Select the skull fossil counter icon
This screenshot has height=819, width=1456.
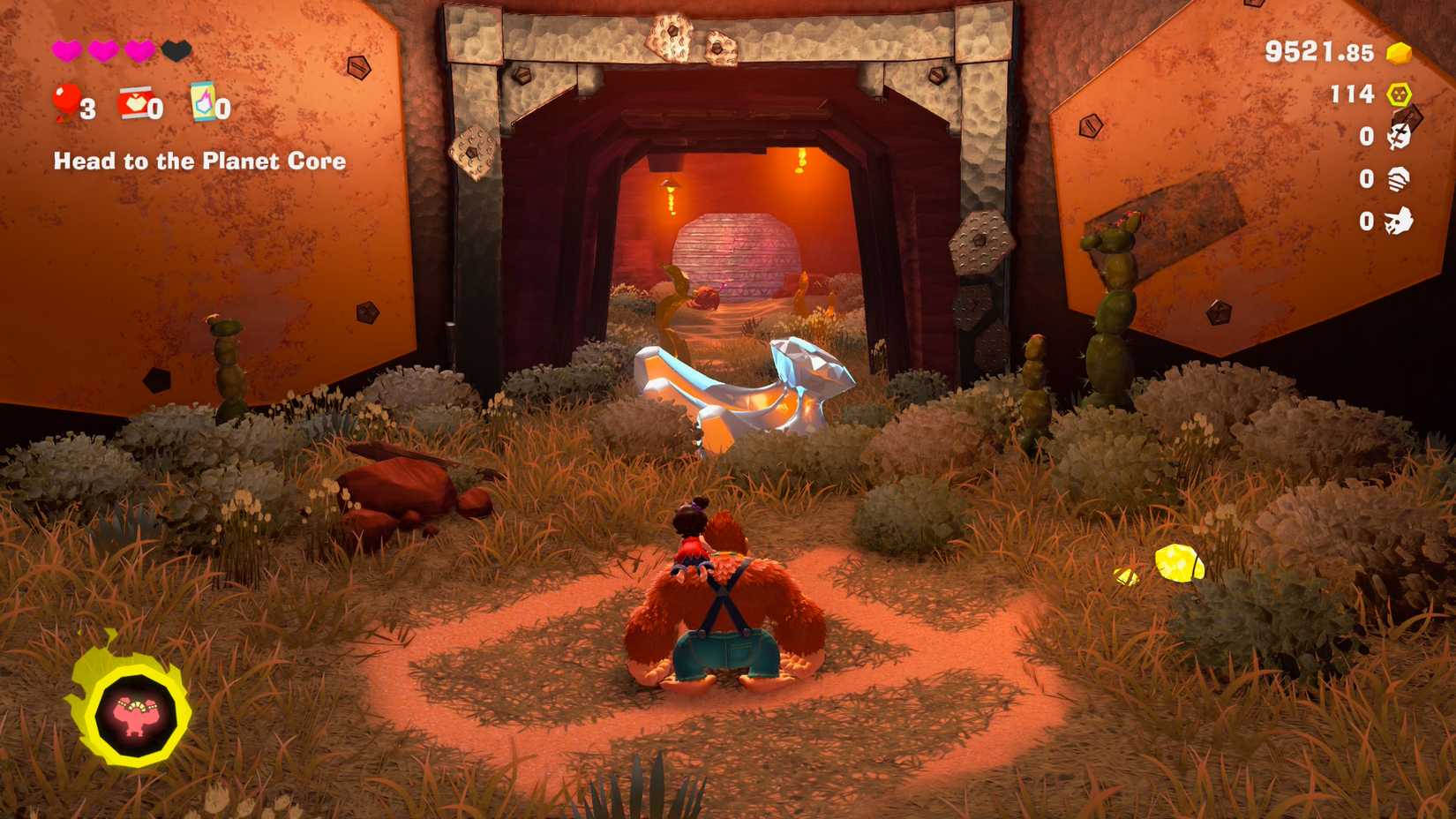1398,136
